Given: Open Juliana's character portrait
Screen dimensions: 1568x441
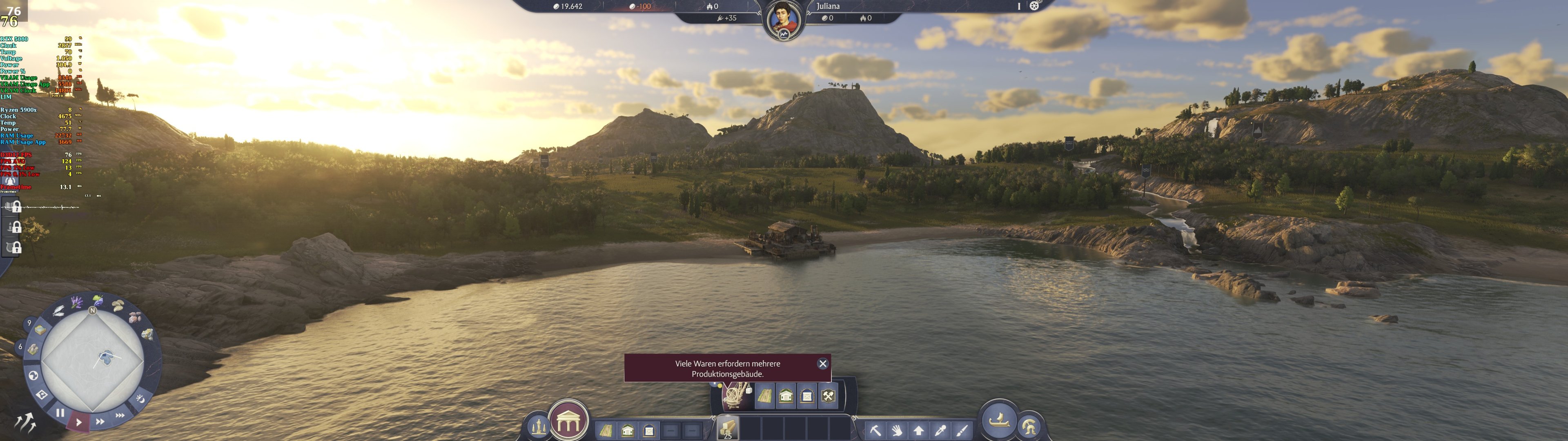Looking at the screenshot, I should coord(784,13).
